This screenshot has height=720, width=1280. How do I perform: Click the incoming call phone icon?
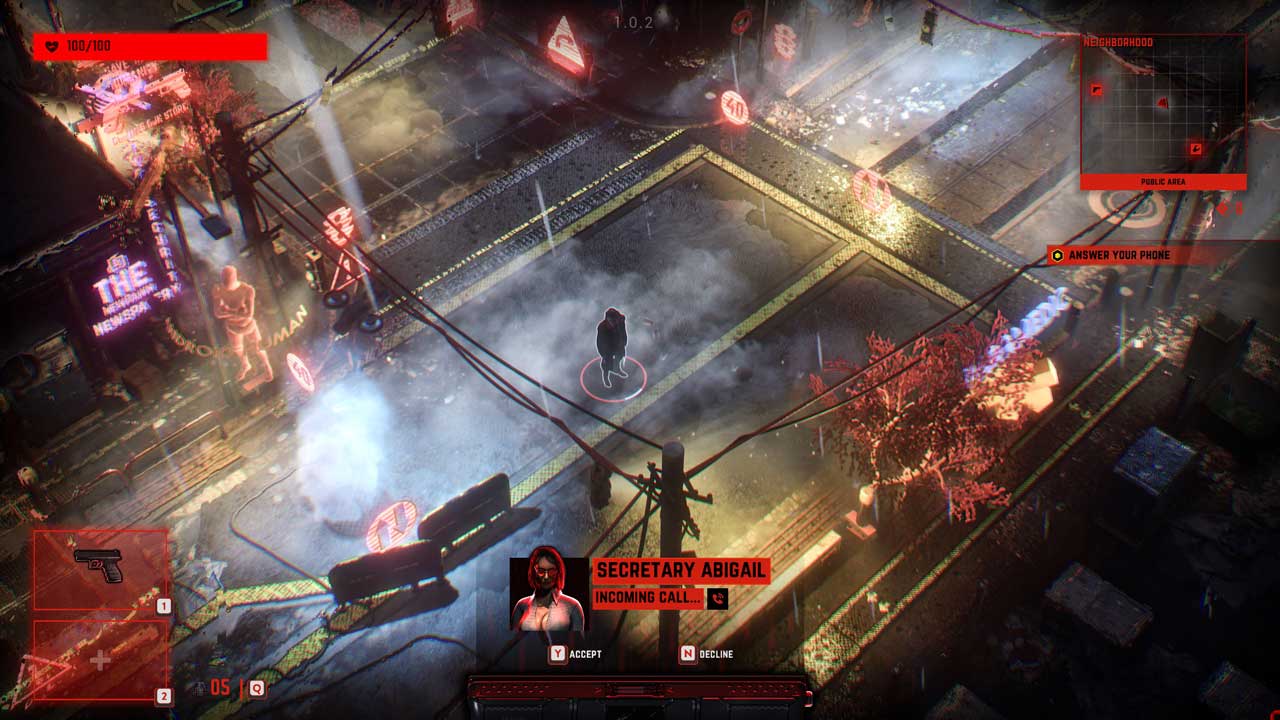pyautogui.click(x=717, y=598)
